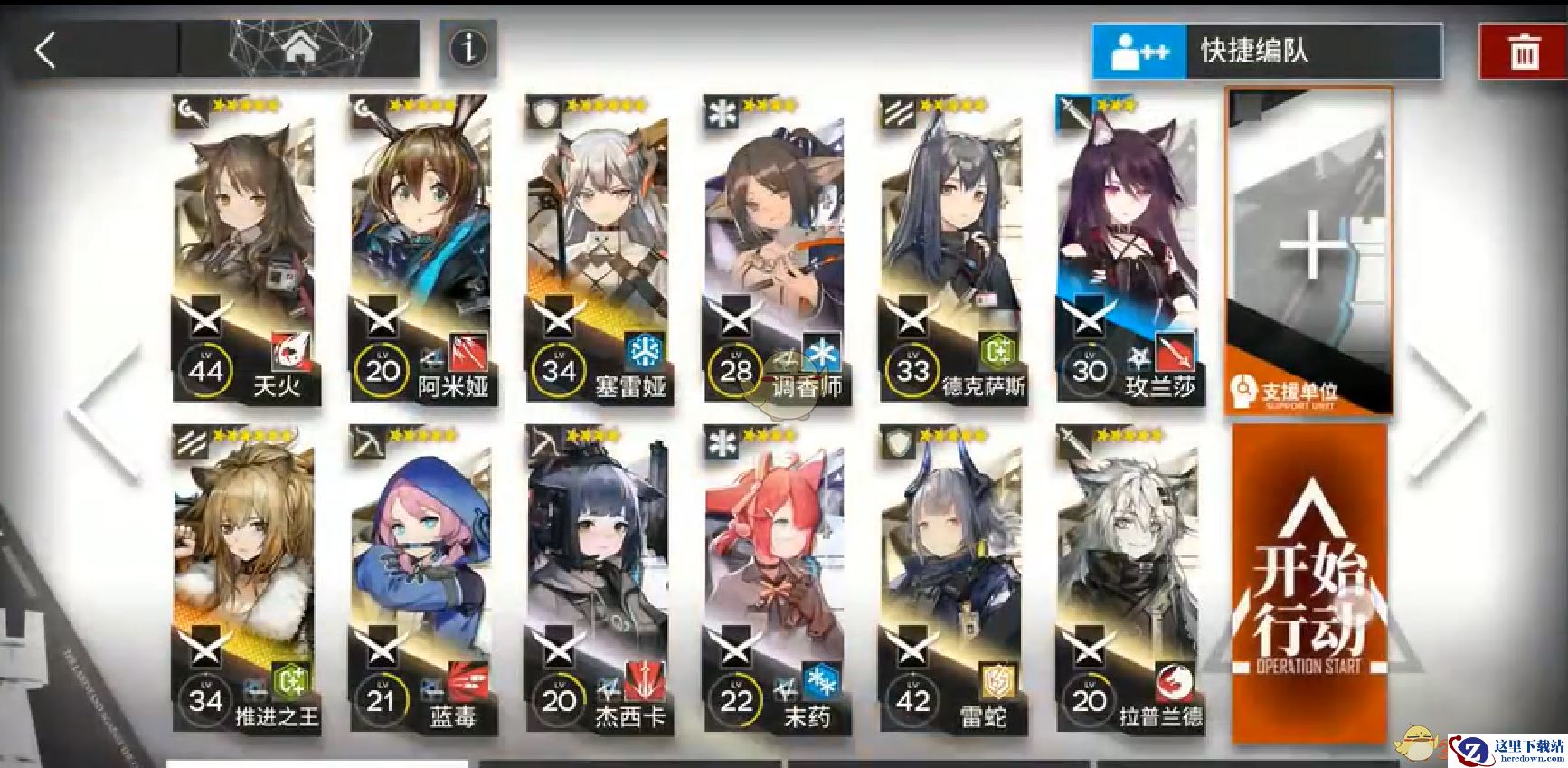Open the info panel
This screenshot has height=768, width=1568.
[468, 48]
